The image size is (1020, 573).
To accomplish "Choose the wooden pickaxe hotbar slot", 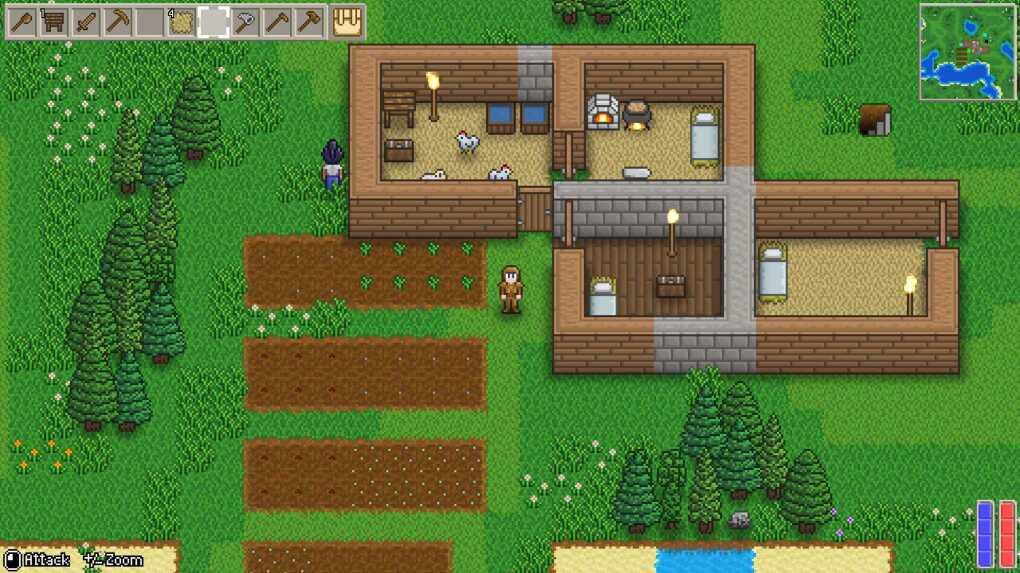I will coord(118,21).
